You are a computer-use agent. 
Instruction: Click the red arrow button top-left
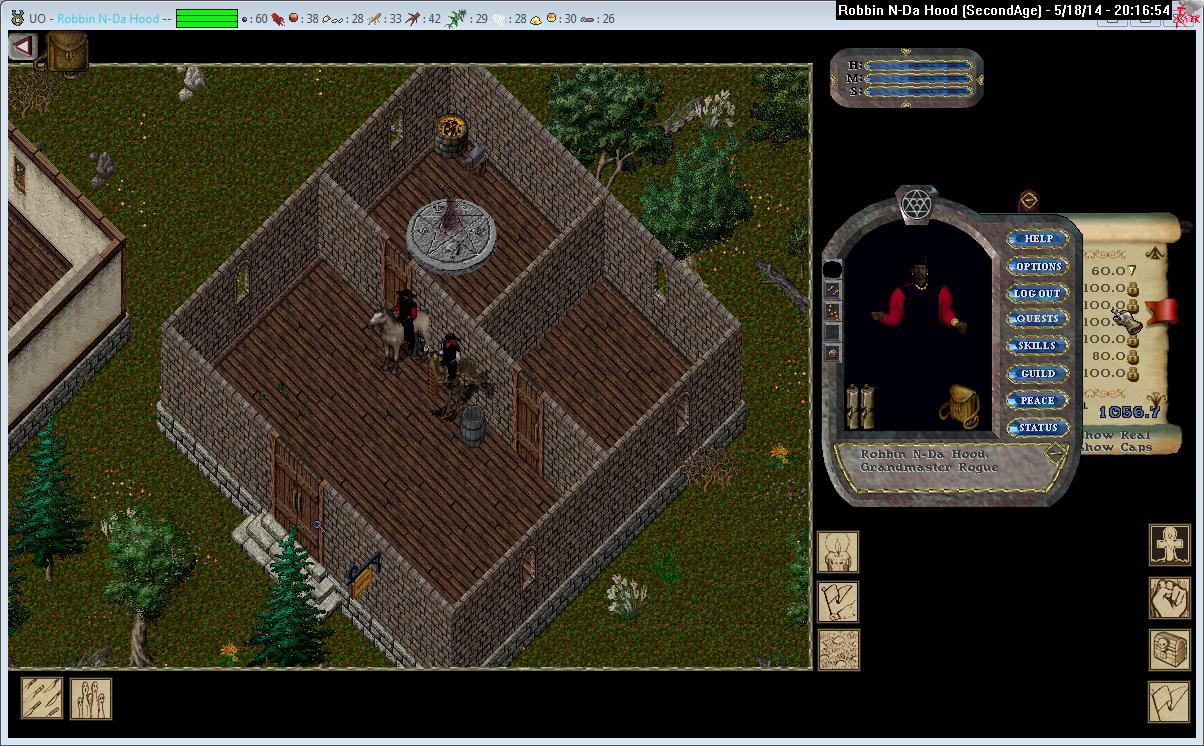pyautogui.click(x=23, y=47)
